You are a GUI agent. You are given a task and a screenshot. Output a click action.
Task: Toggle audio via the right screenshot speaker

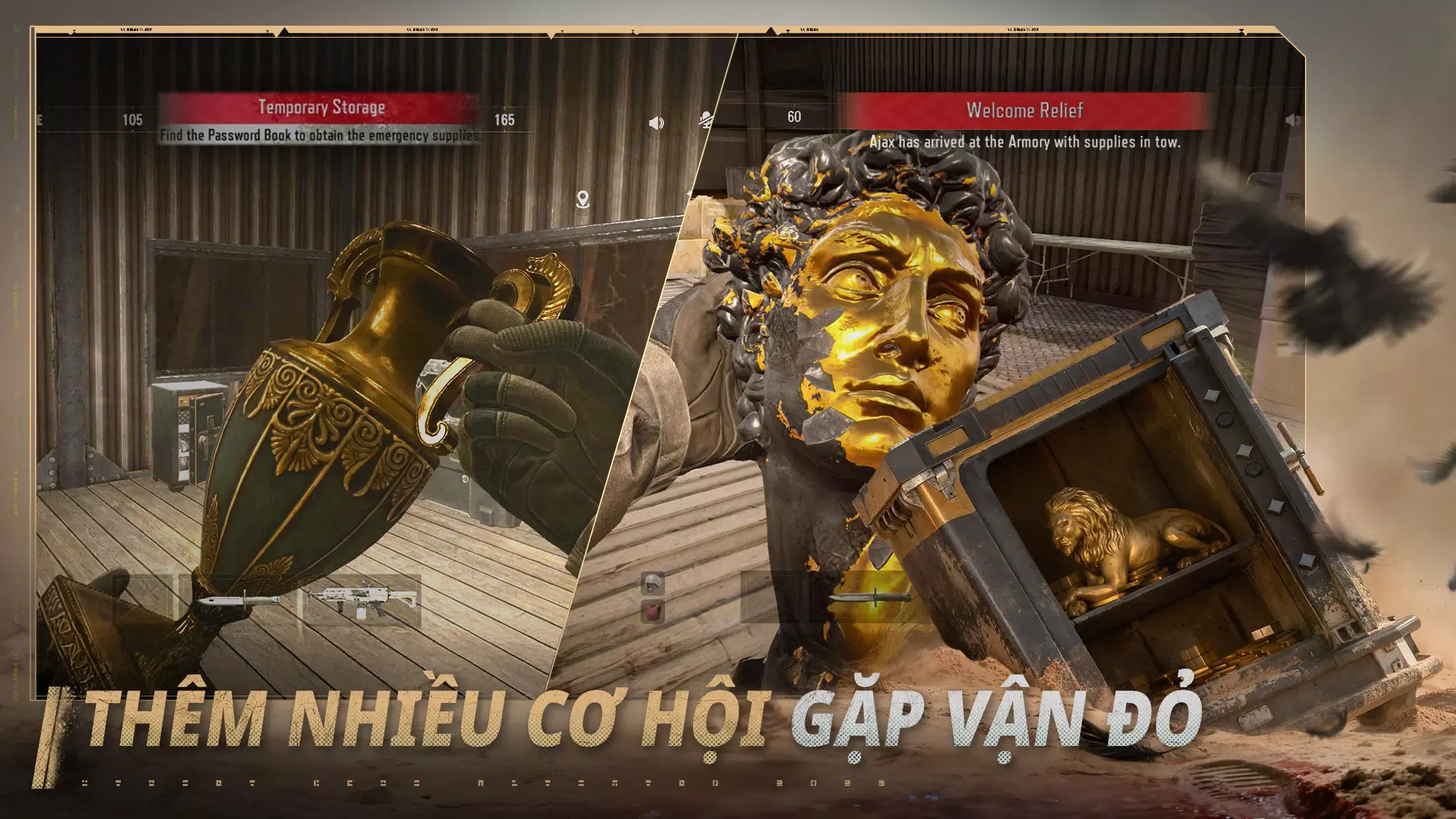coord(1294,121)
